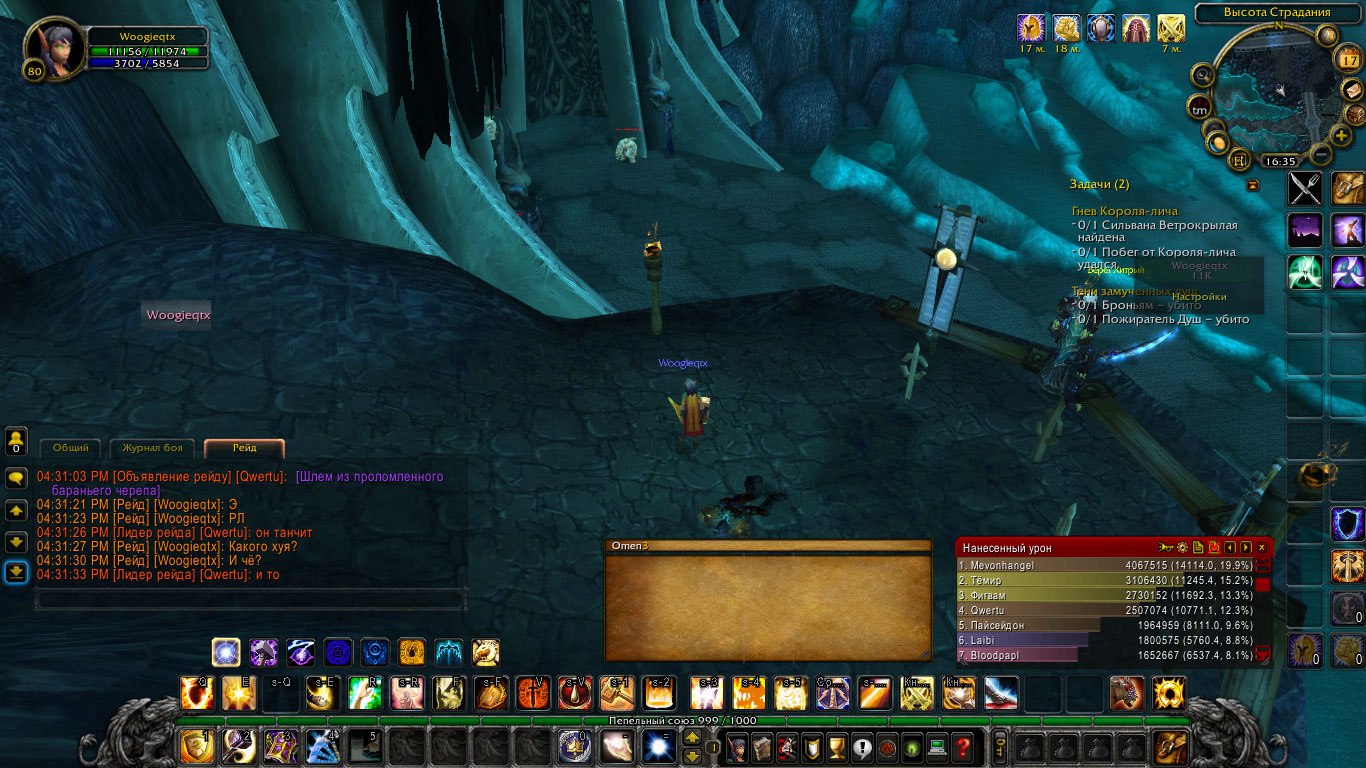Switch to the Общий chat tab
This screenshot has width=1366, height=768.
(71, 448)
